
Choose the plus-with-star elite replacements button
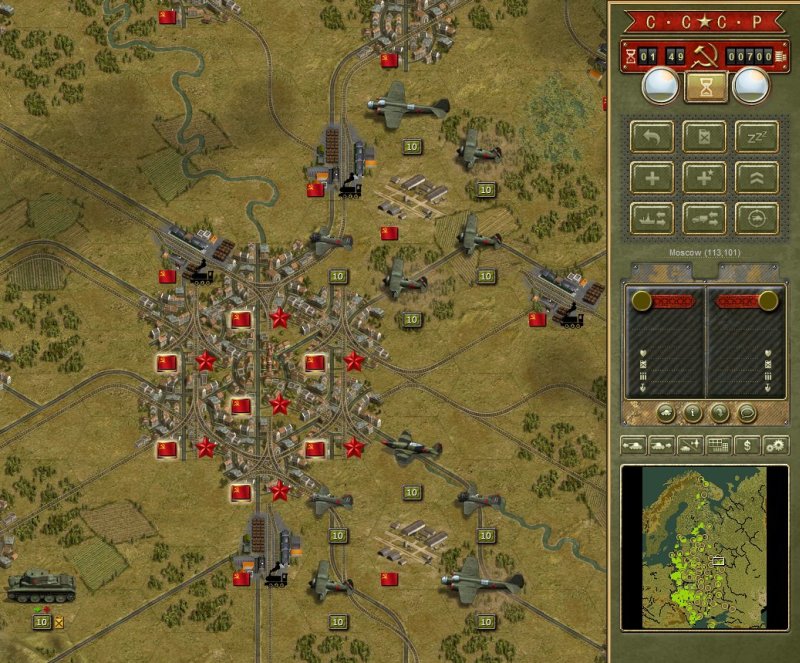pos(704,177)
